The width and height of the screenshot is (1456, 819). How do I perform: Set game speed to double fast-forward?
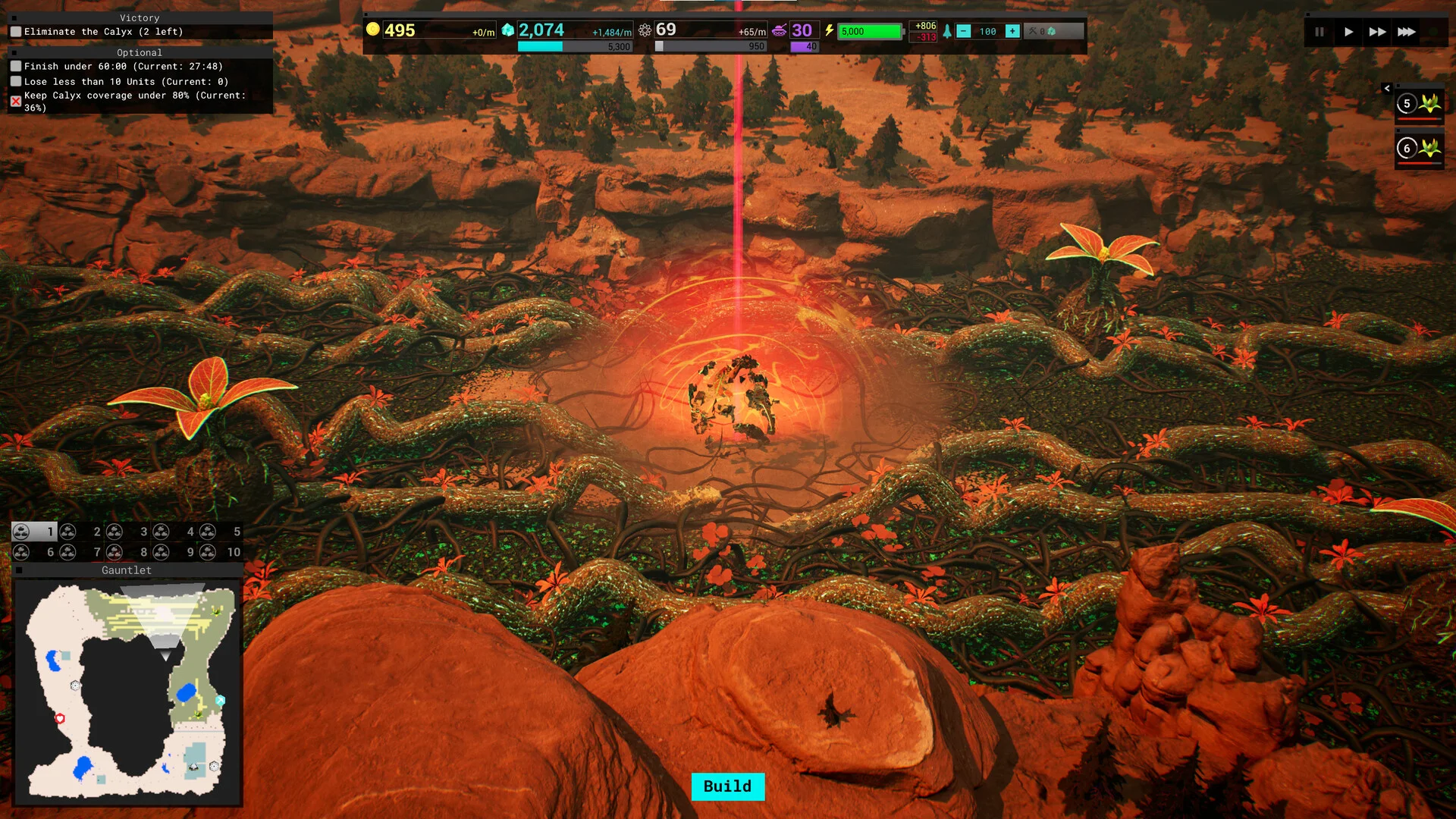point(1377,32)
